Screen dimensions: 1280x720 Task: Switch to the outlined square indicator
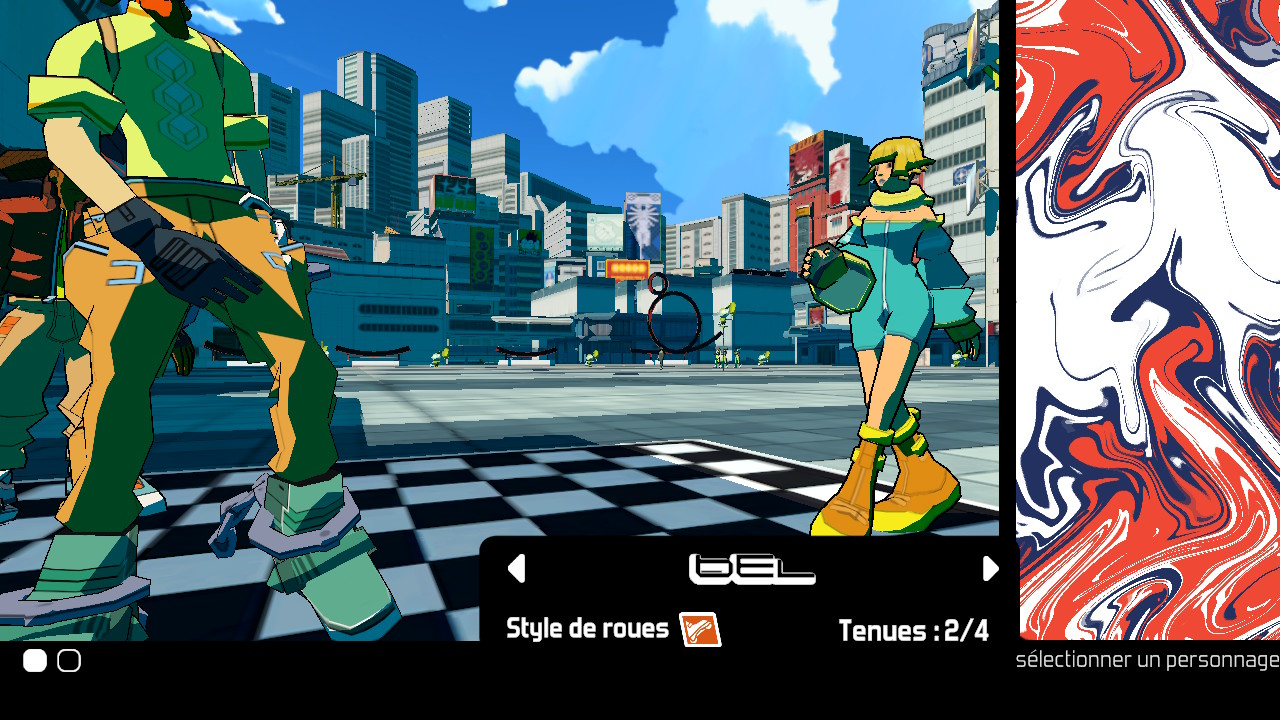(x=69, y=661)
